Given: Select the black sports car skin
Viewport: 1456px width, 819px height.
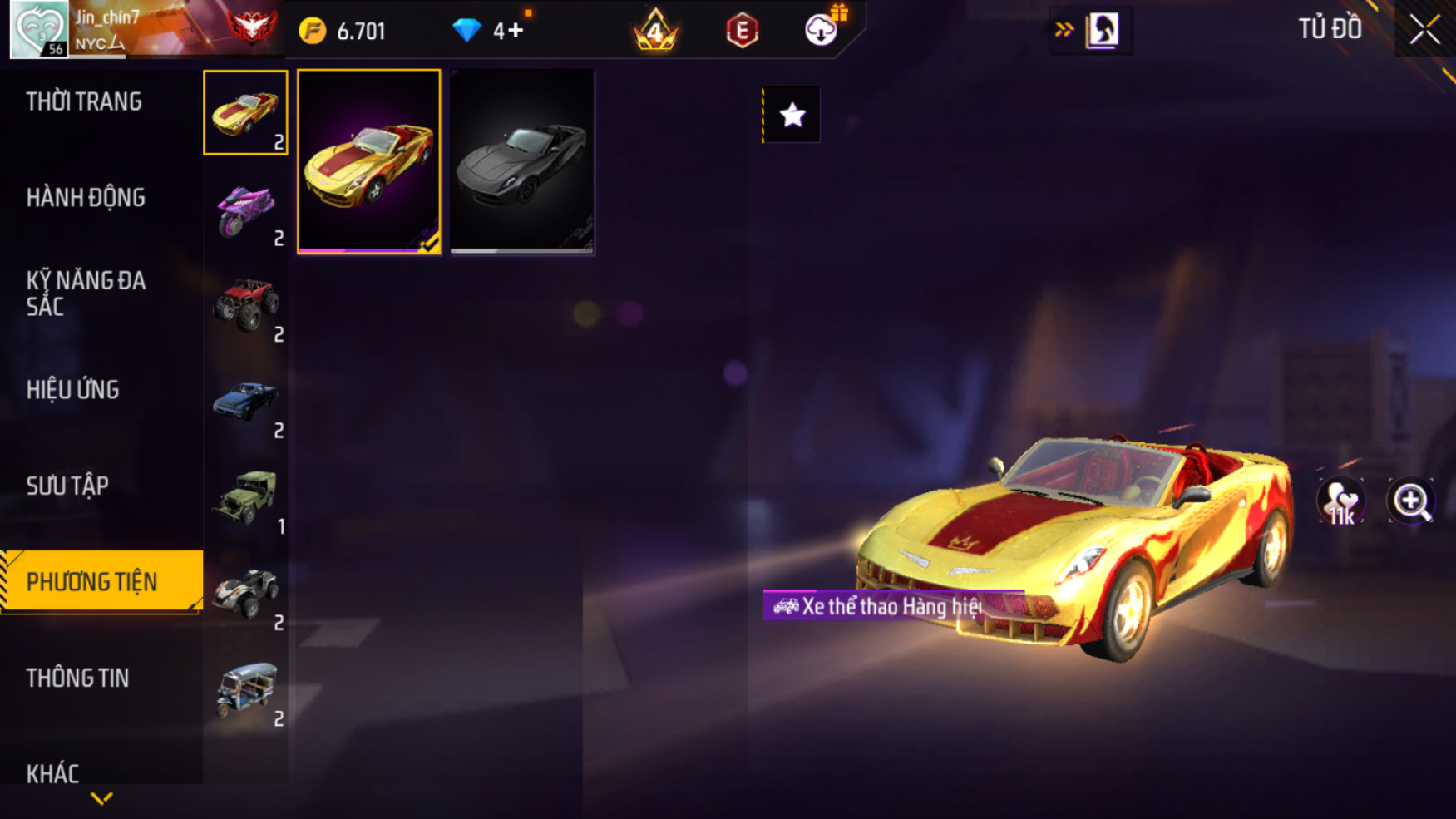Looking at the screenshot, I should (522, 162).
